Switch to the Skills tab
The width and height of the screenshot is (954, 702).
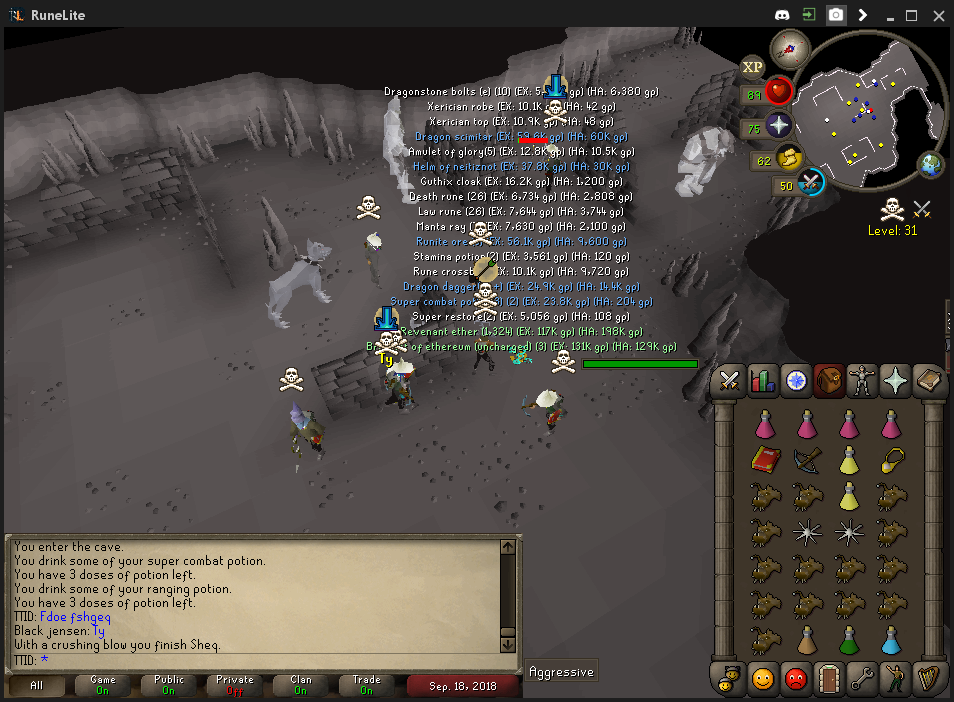(x=763, y=381)
